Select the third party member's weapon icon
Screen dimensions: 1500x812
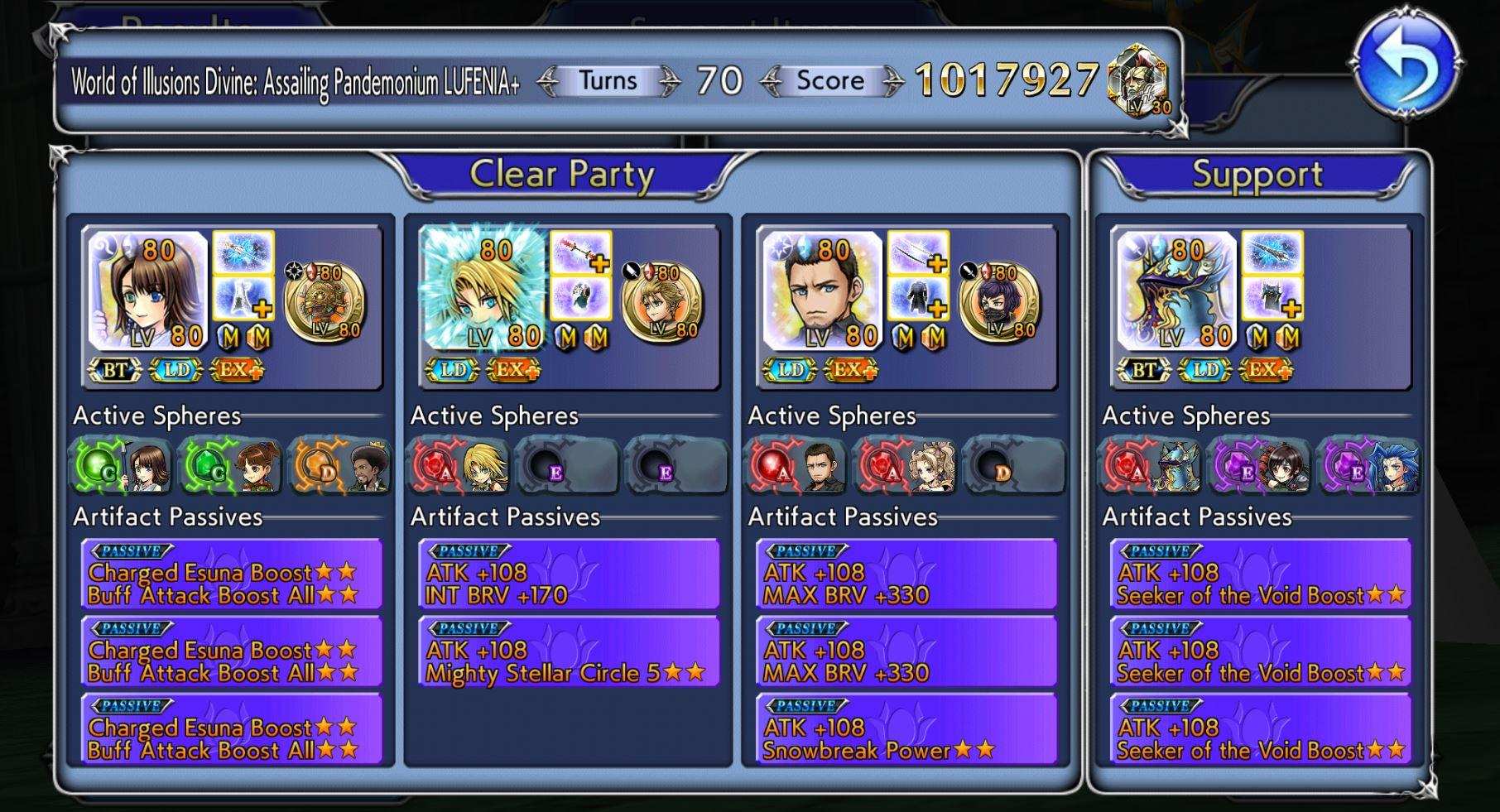point(918,252)
